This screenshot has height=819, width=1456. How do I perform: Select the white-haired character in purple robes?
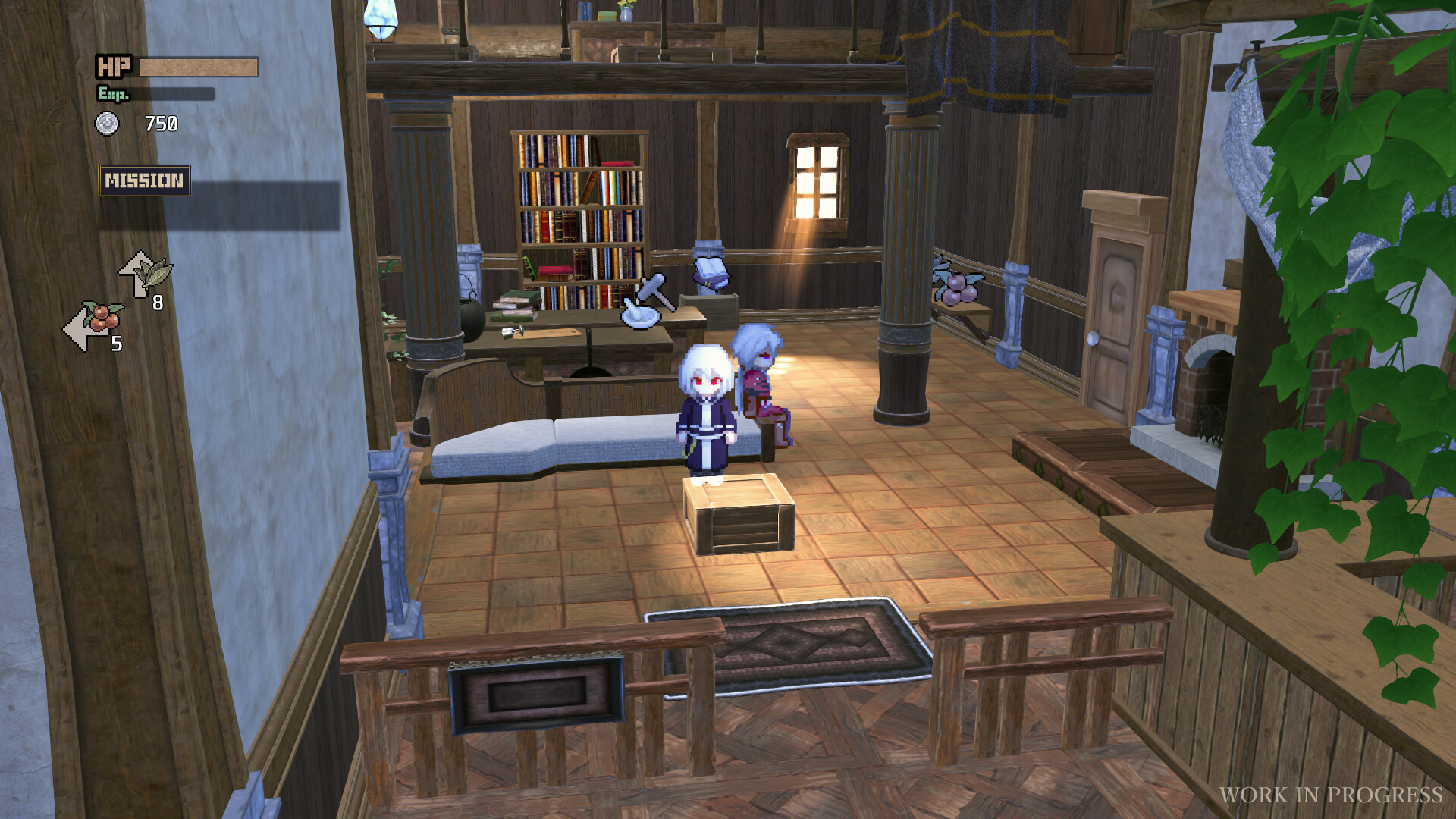707,409
